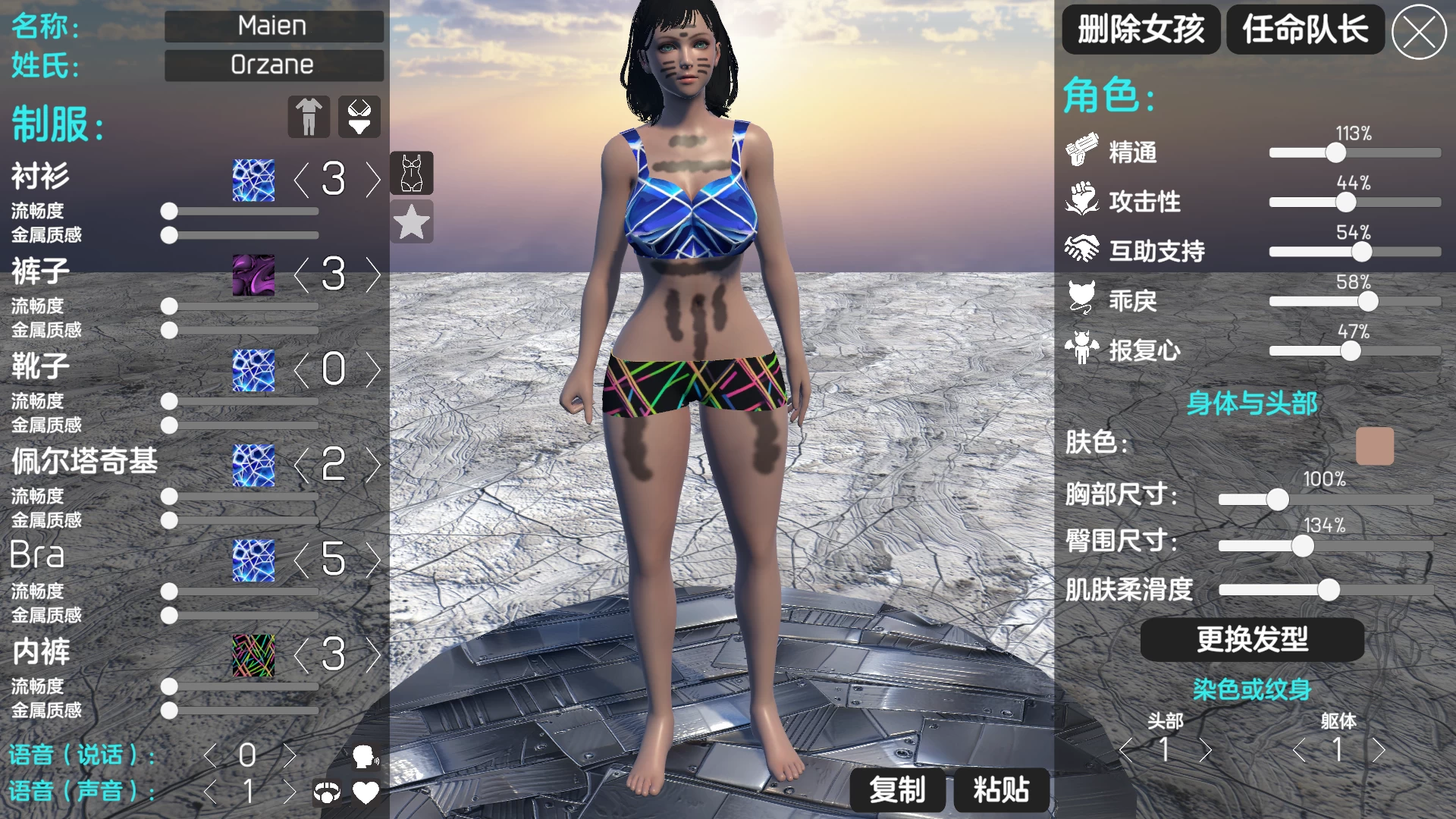Select previous Bra style arrow

[301, 560]
